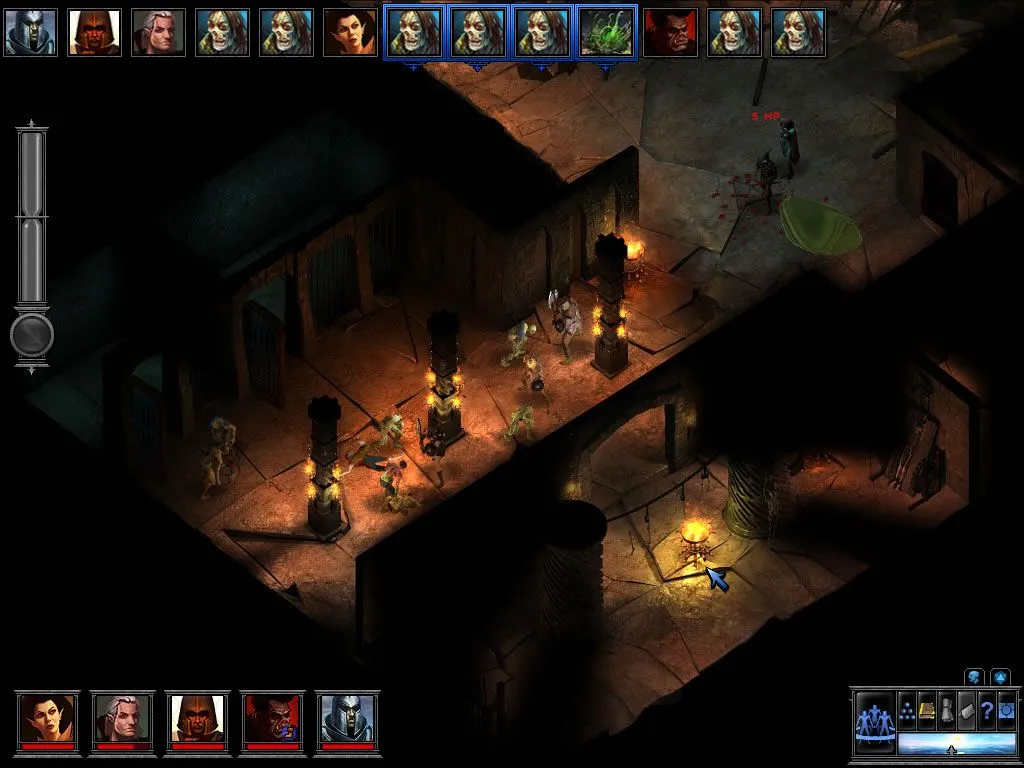Click the helmeted knight portrait in turn order
The height and width of the screenshot is (768, 1024).
point(30,32)
